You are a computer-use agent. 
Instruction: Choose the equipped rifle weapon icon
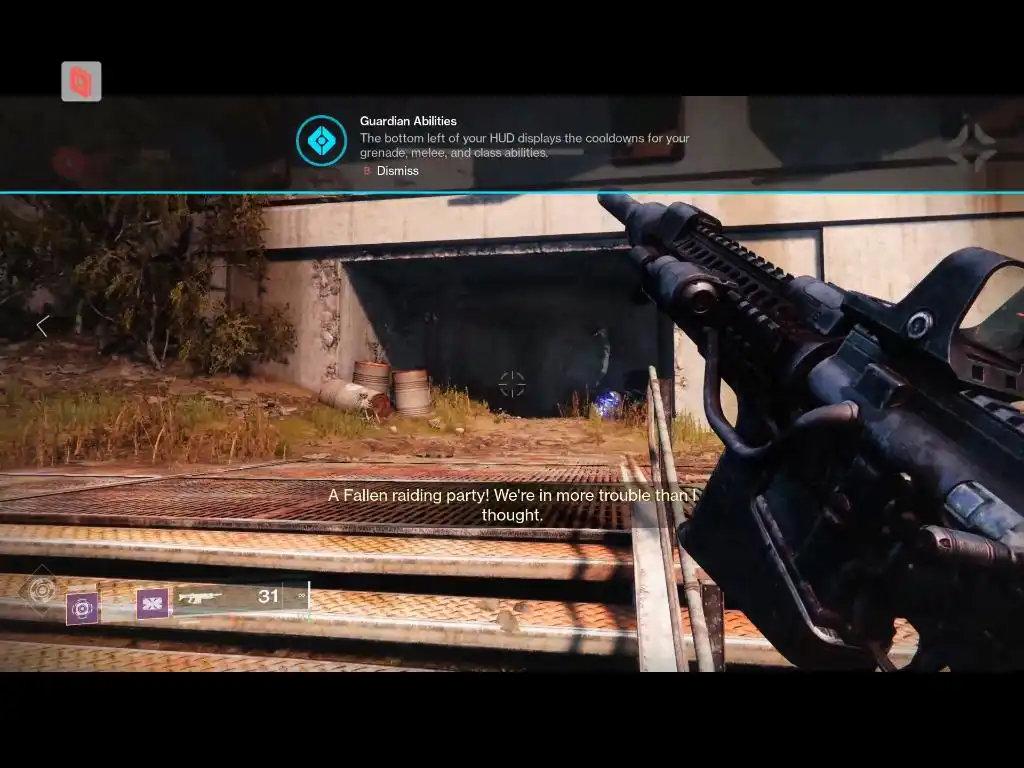pyautogui.click(x=199, y=597)
